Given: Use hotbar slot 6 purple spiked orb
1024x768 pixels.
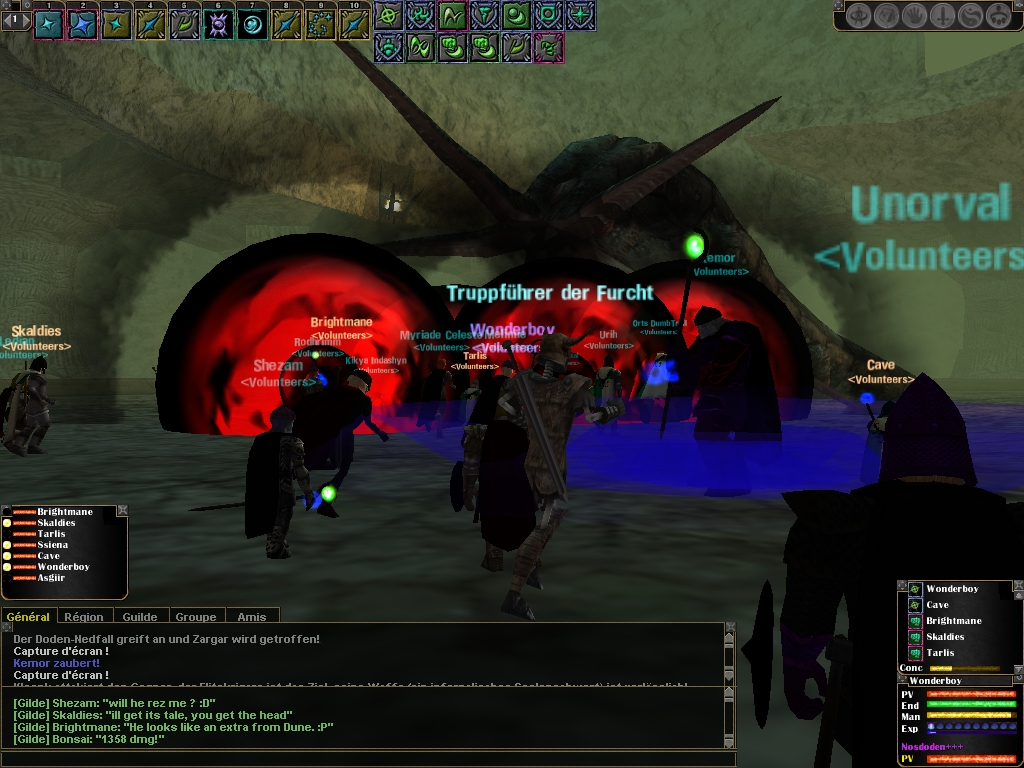Looking at the screenshot, I should click(218, 23).
